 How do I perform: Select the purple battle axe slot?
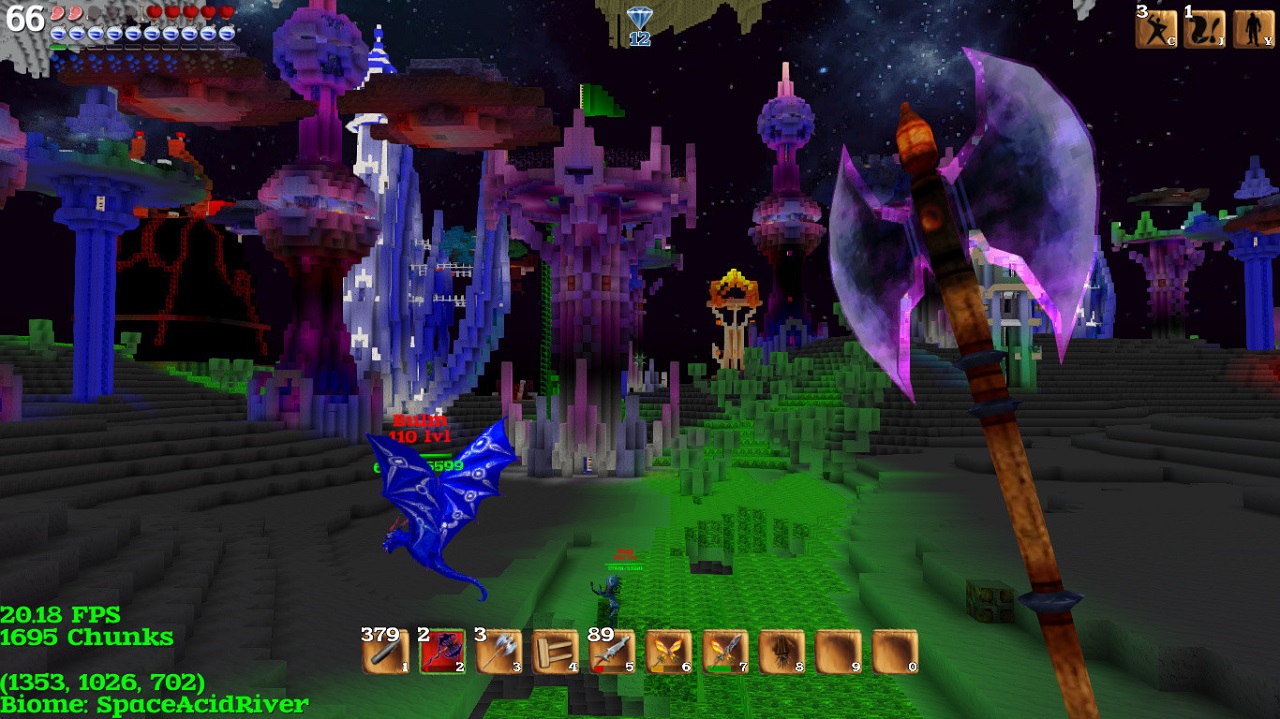click(x=442, y=652)
